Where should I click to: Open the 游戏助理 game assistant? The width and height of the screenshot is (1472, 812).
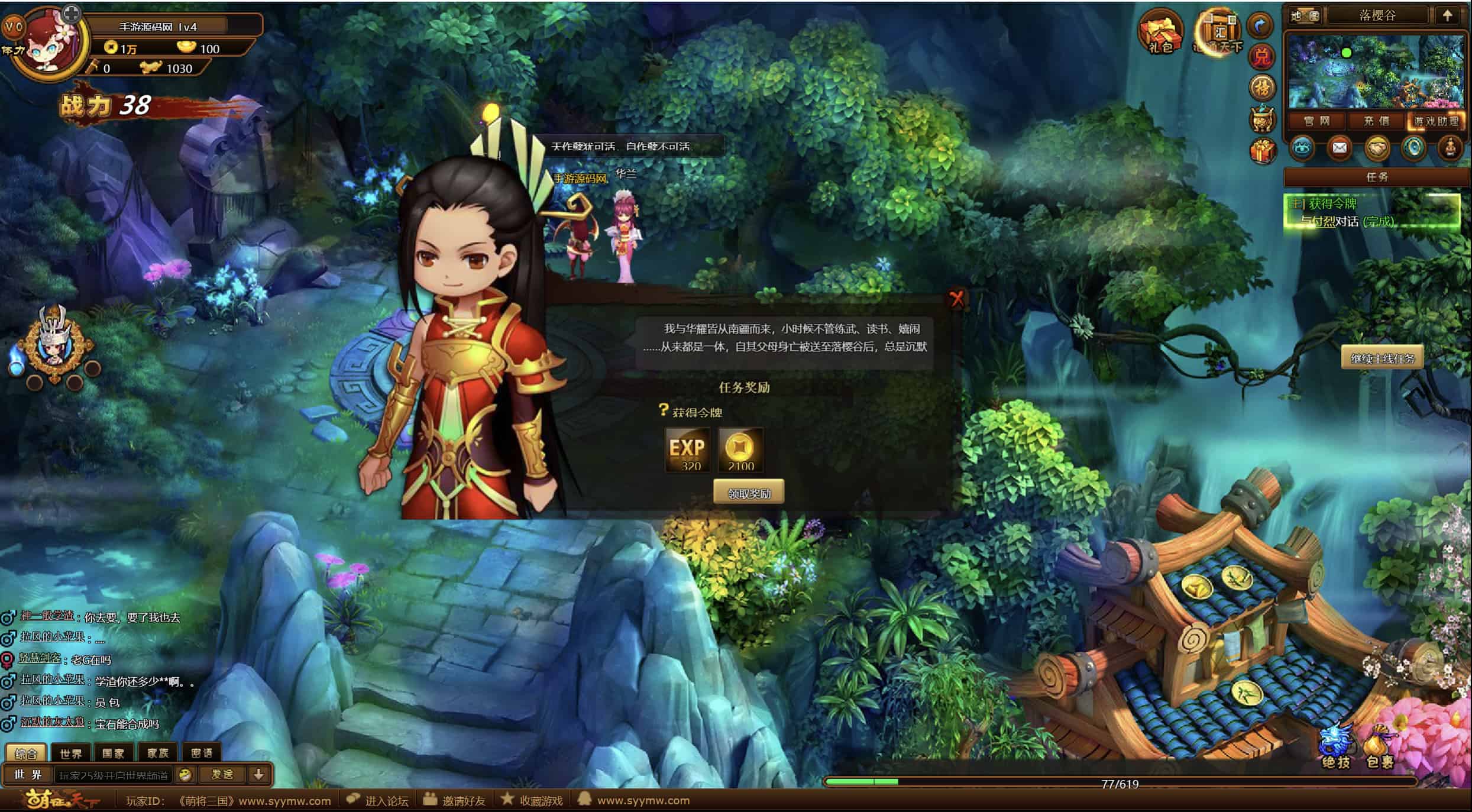click(1435, 121)
